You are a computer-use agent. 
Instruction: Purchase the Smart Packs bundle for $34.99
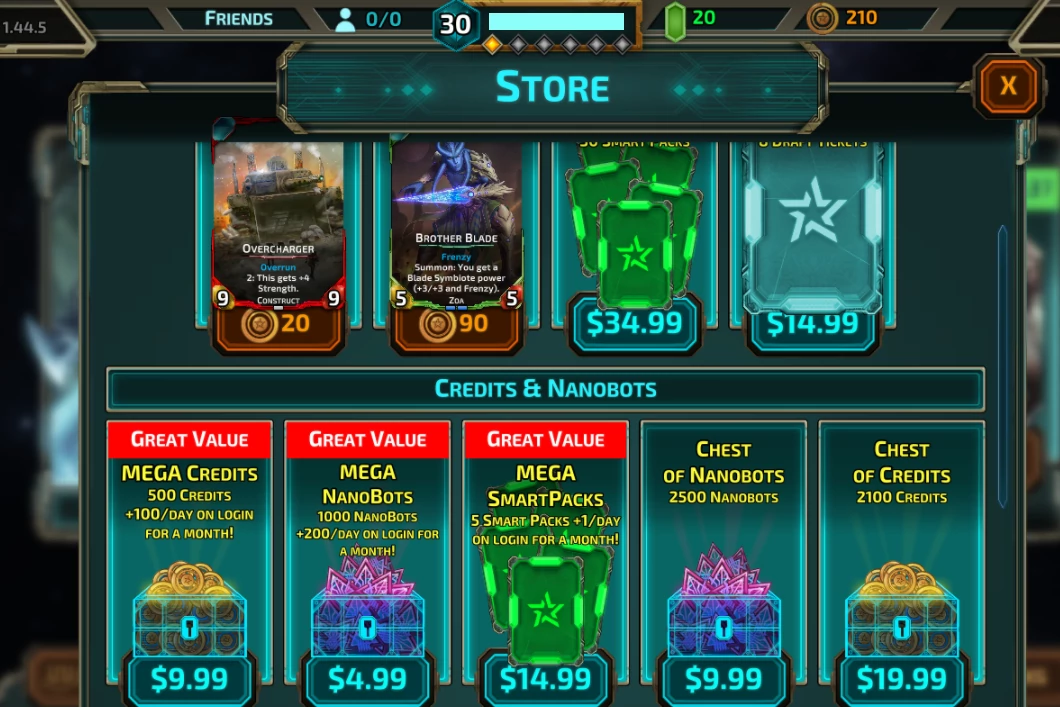(634, 323)
